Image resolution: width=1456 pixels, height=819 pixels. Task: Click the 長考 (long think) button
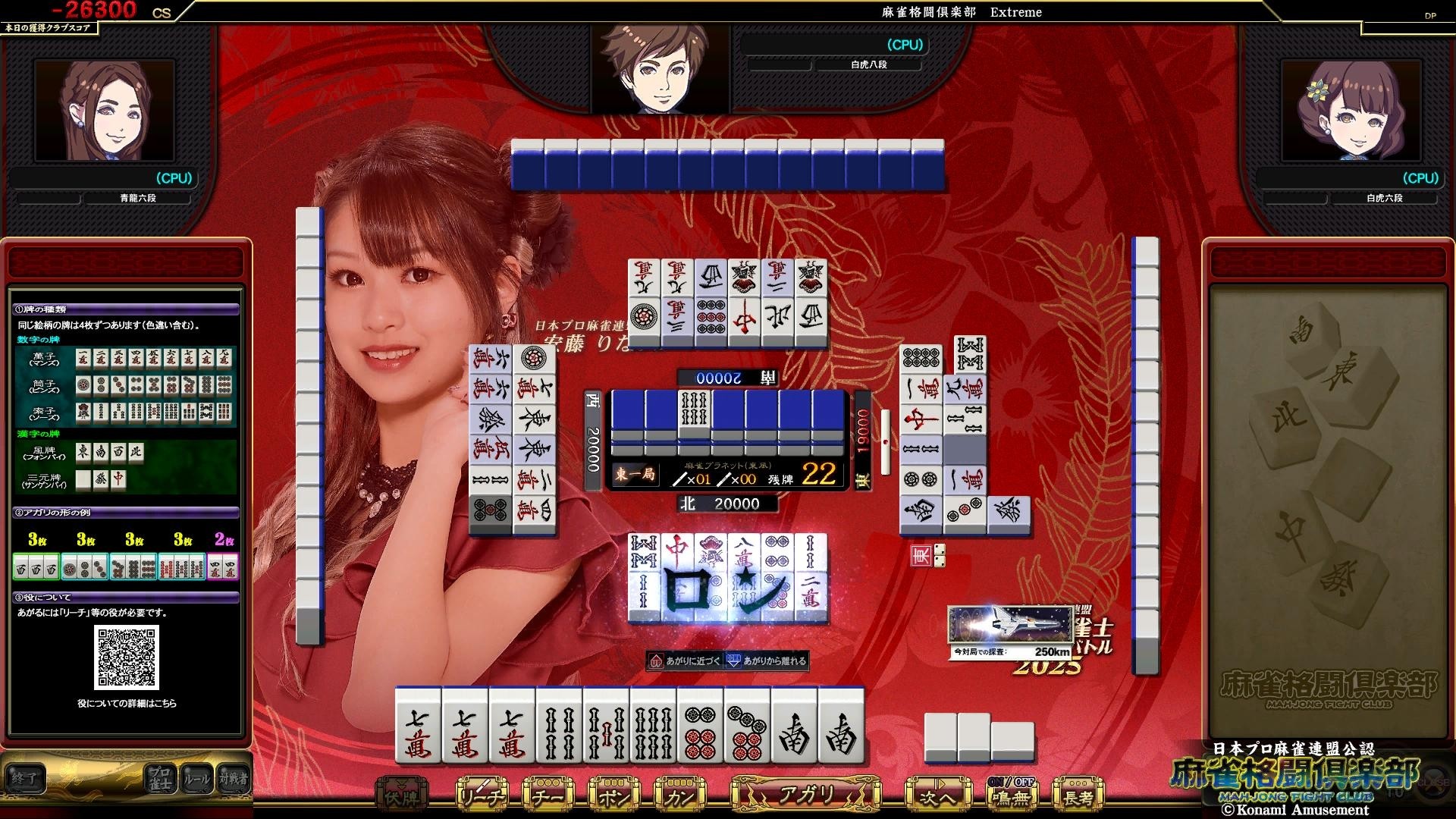pyautogui.click(x=1078, y=796)
